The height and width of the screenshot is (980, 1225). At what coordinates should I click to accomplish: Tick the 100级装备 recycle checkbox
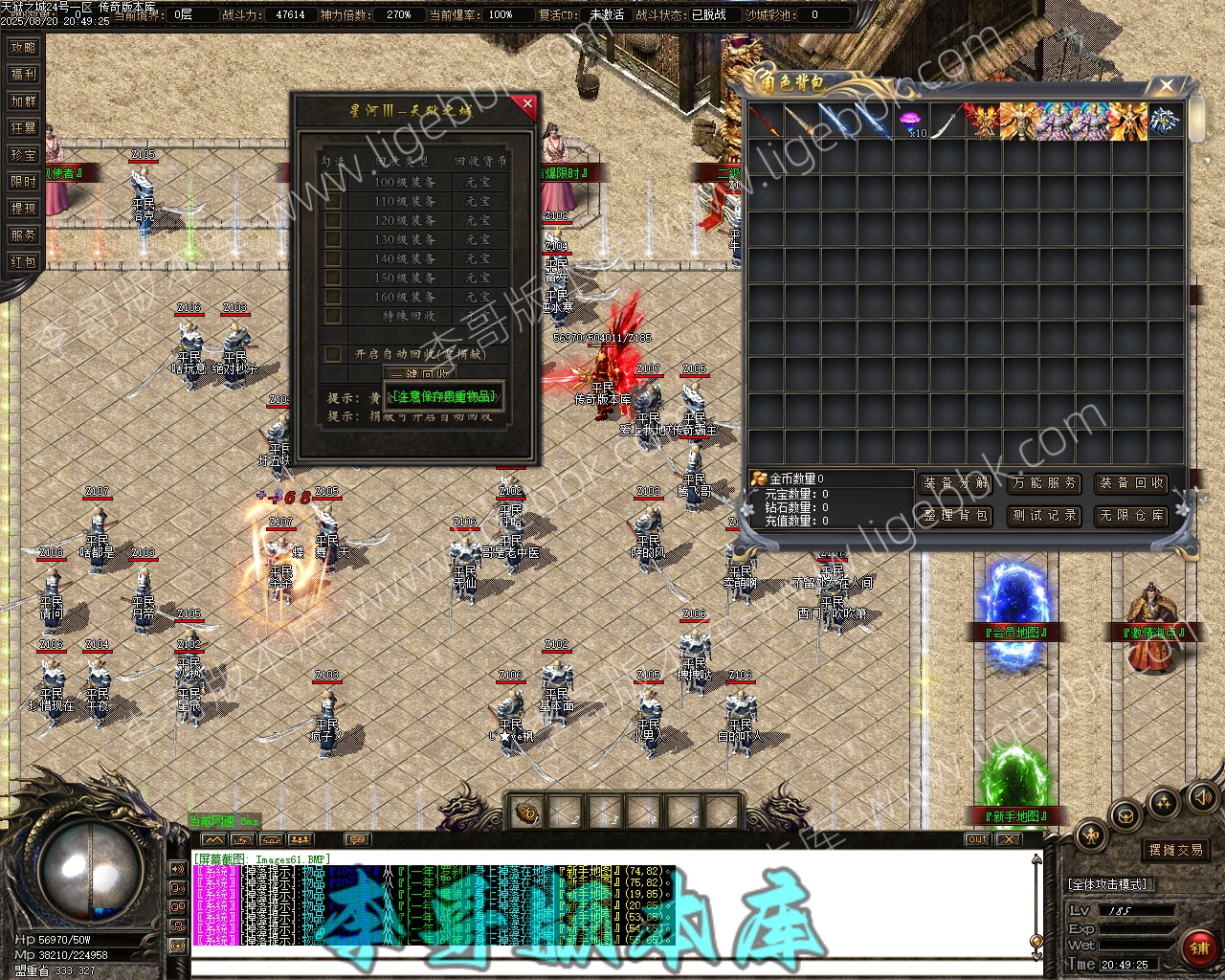pos(333,182)
